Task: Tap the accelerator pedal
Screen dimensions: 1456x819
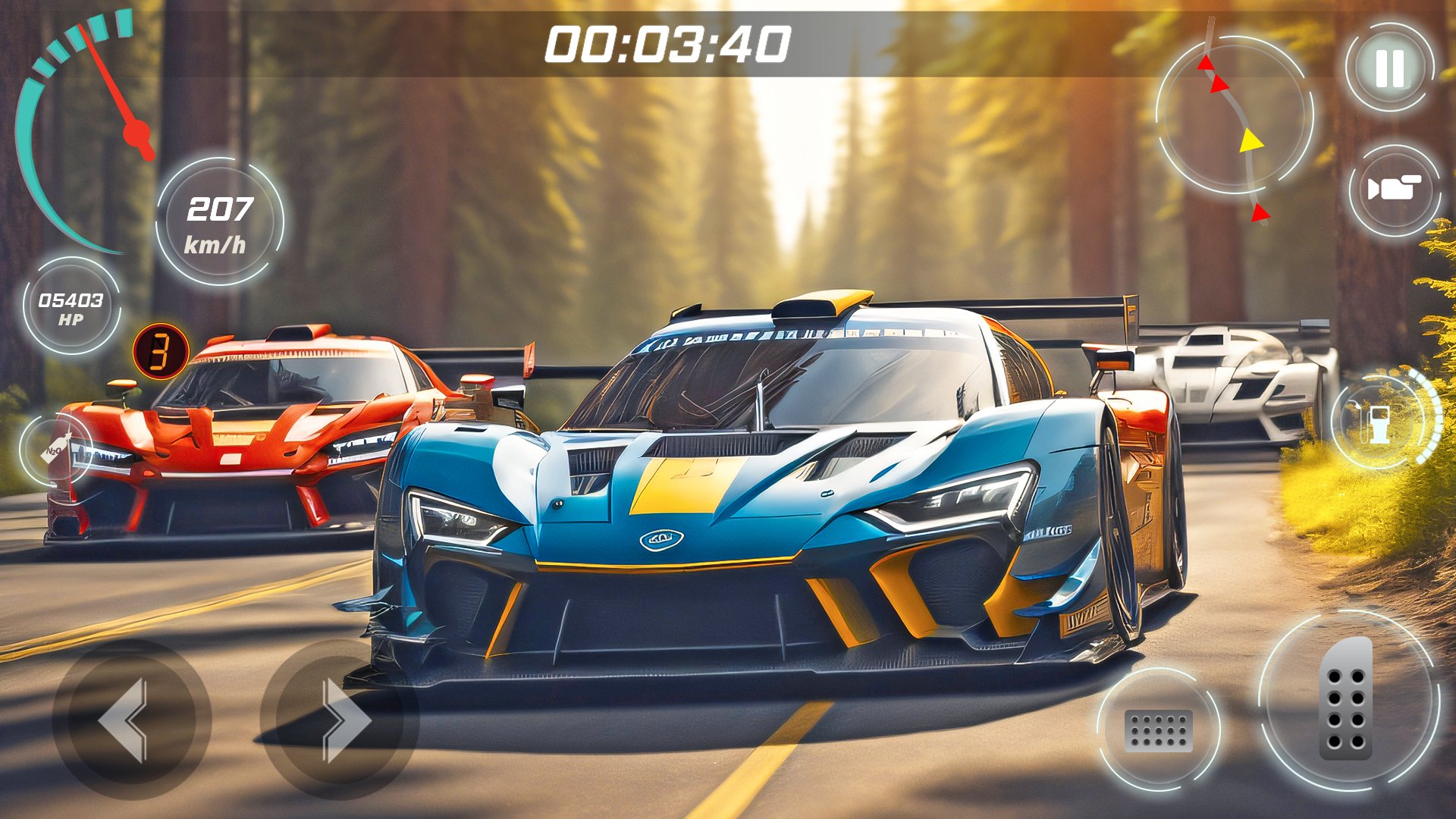Action: coord(1348,699)
